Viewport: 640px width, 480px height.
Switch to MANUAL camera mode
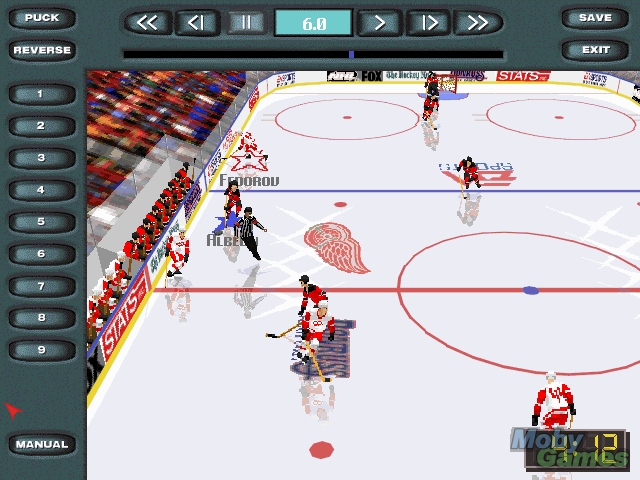42,444
